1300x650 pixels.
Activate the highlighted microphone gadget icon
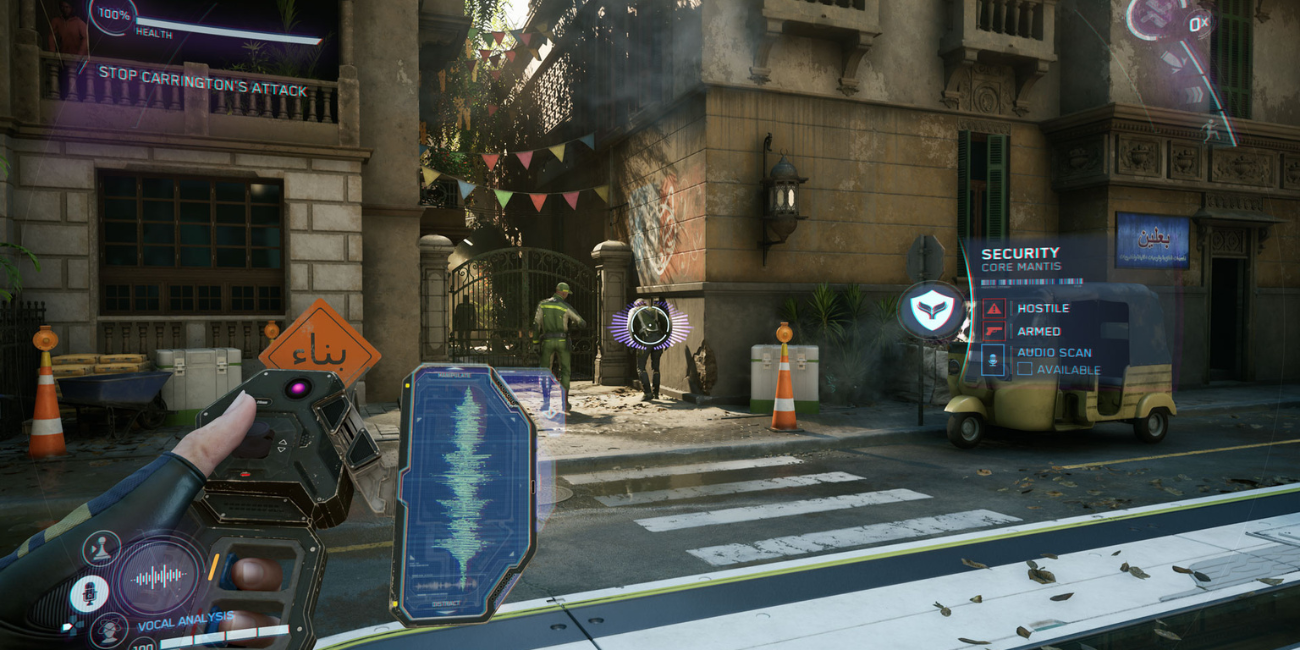tap(89, 593)
